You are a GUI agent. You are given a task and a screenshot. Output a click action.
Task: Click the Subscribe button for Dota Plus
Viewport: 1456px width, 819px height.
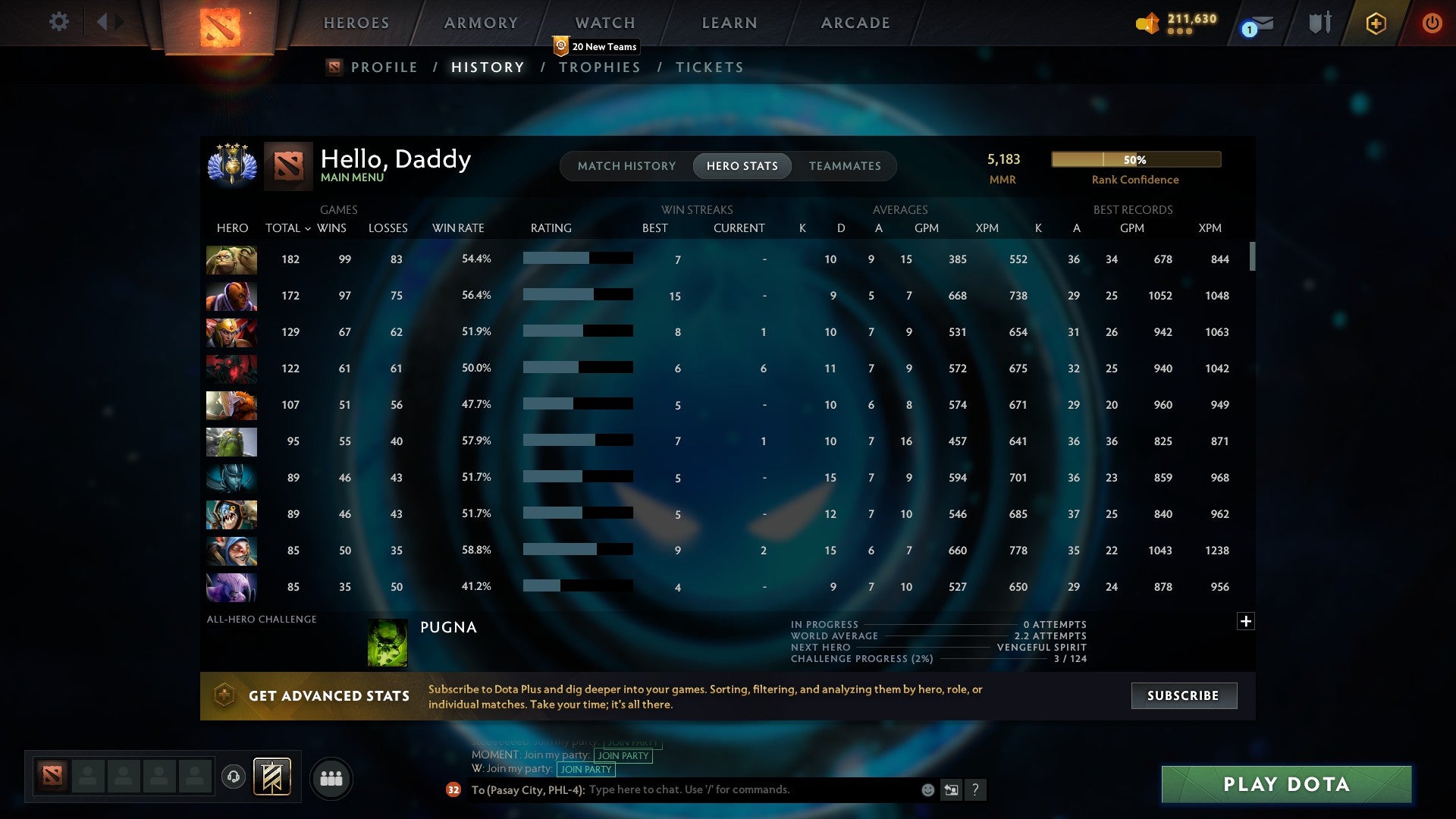(1183, 695)
